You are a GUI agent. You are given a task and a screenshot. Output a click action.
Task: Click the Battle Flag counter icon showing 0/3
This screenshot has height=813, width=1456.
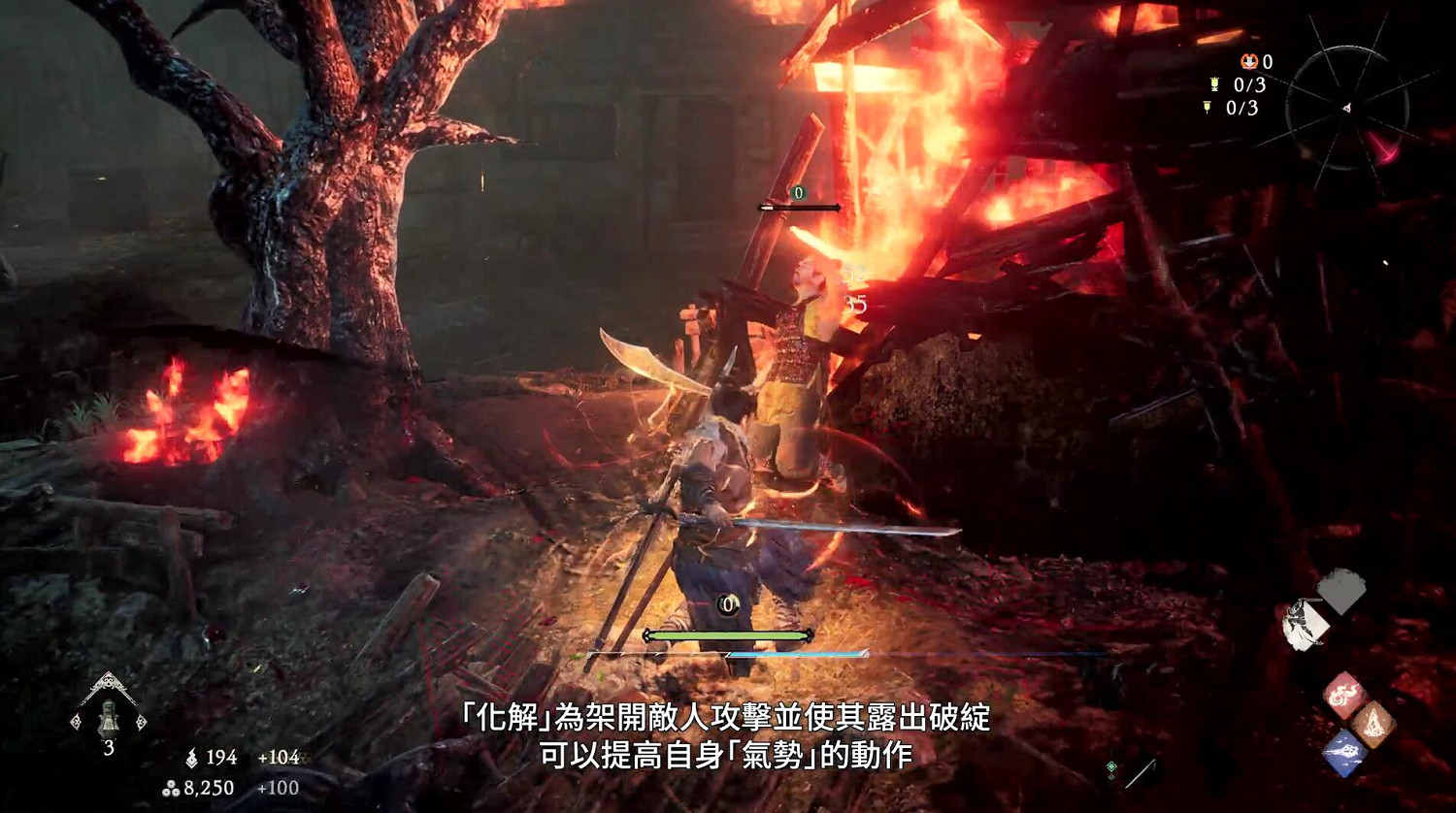pos(1214,84)
